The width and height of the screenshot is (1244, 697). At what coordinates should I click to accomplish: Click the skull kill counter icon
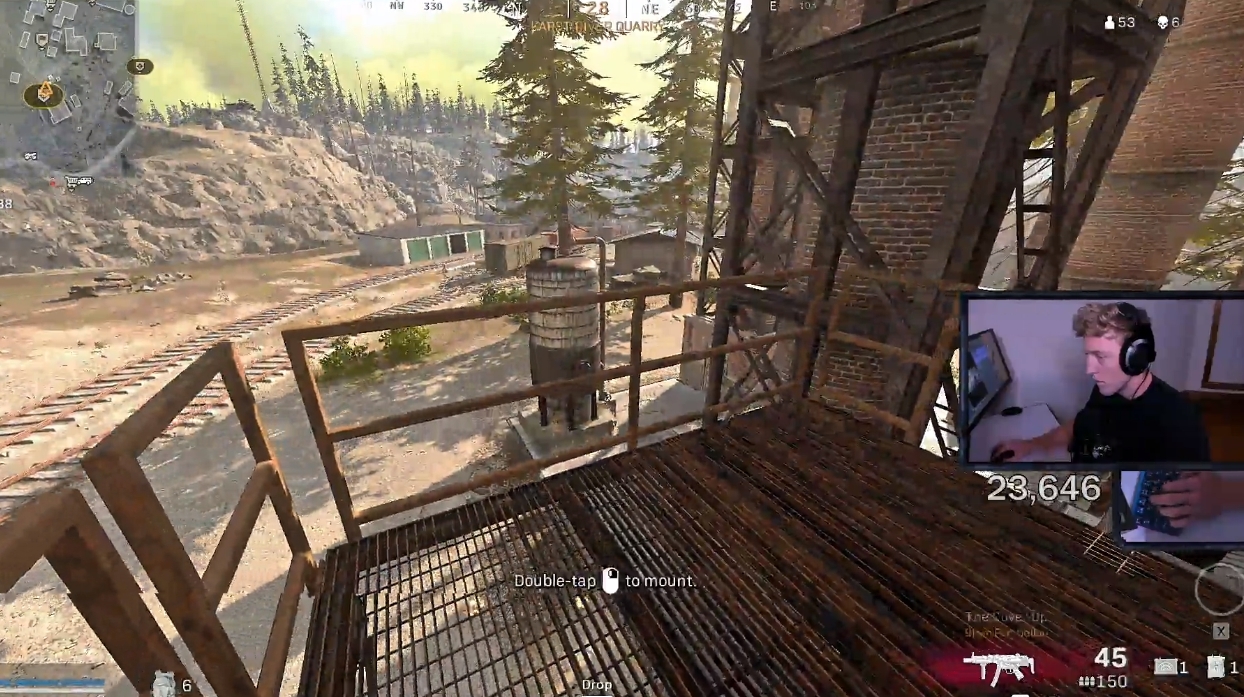(x=1163, y=22)
